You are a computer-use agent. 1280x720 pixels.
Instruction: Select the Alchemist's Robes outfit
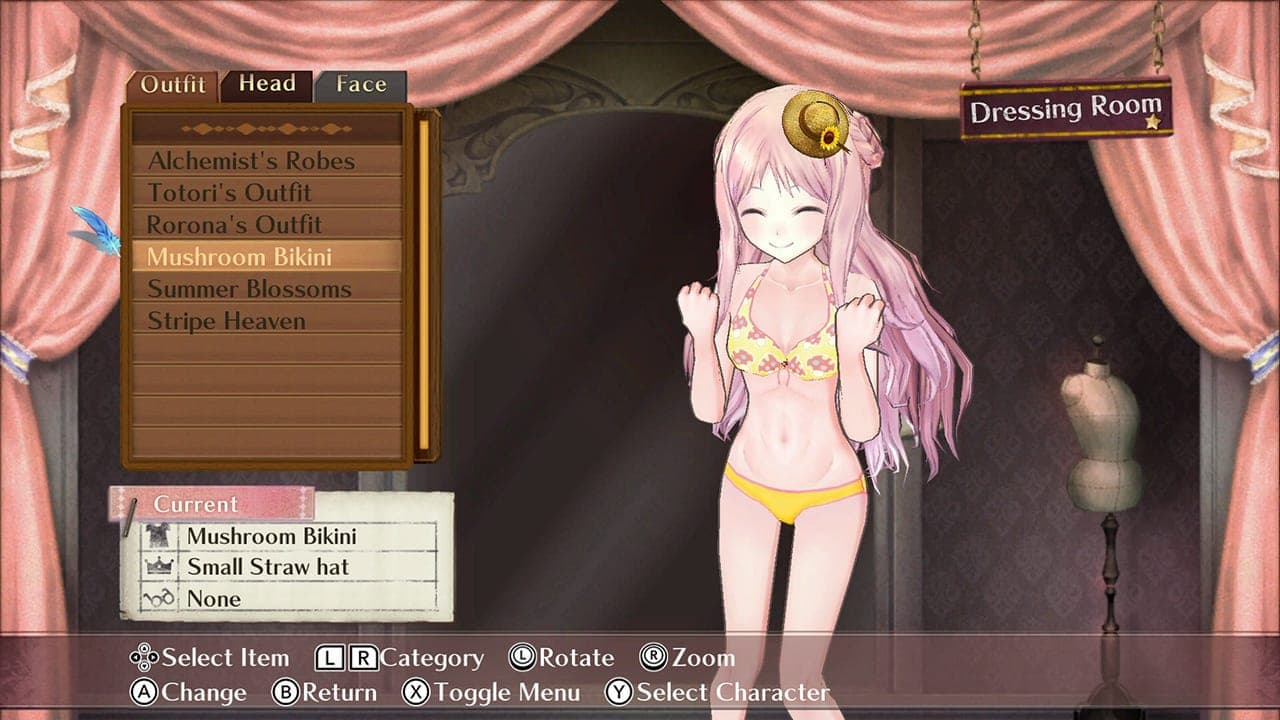pos(251,160)
